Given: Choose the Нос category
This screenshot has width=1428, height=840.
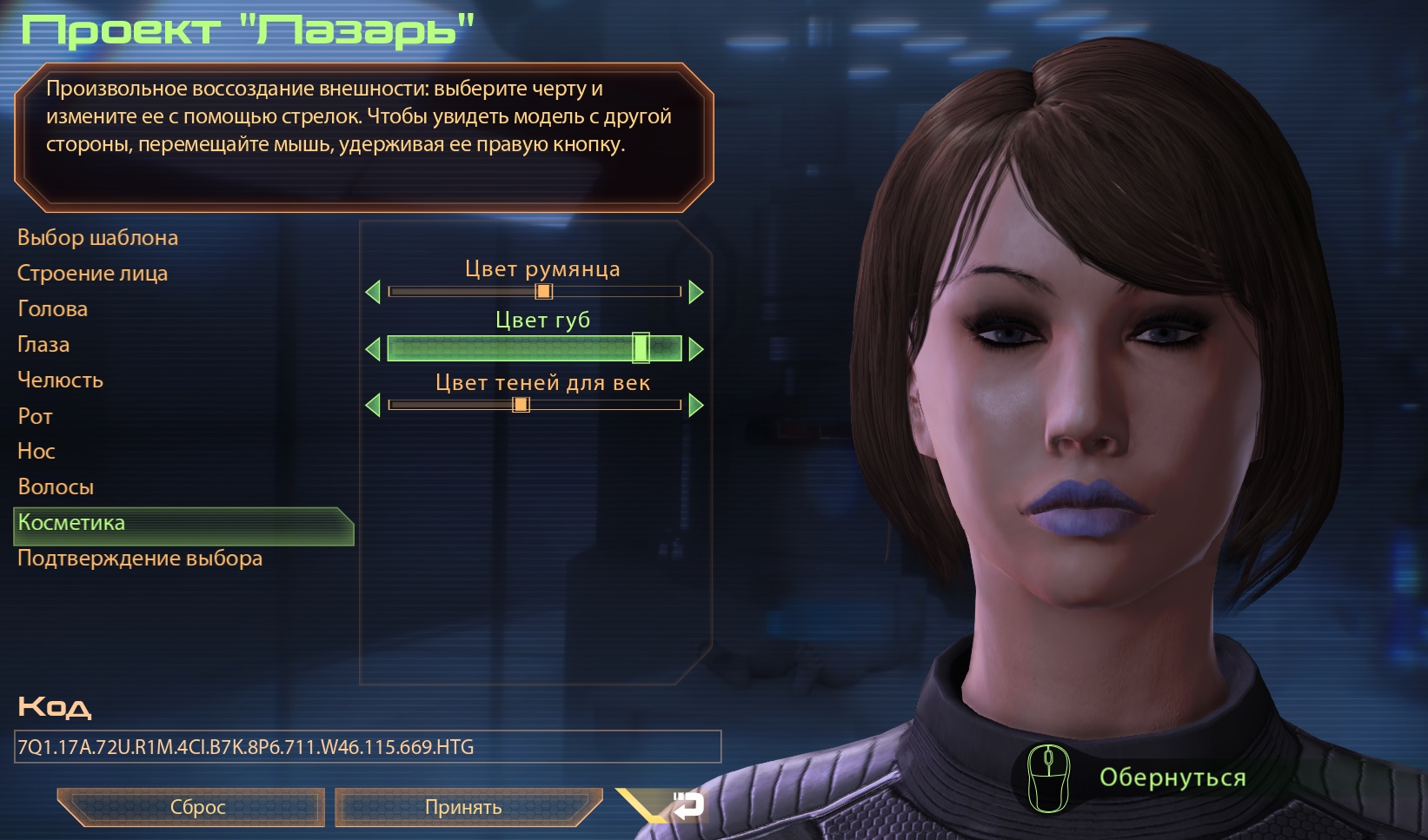Looking at the screenshot, I should [x=36, y=452].
